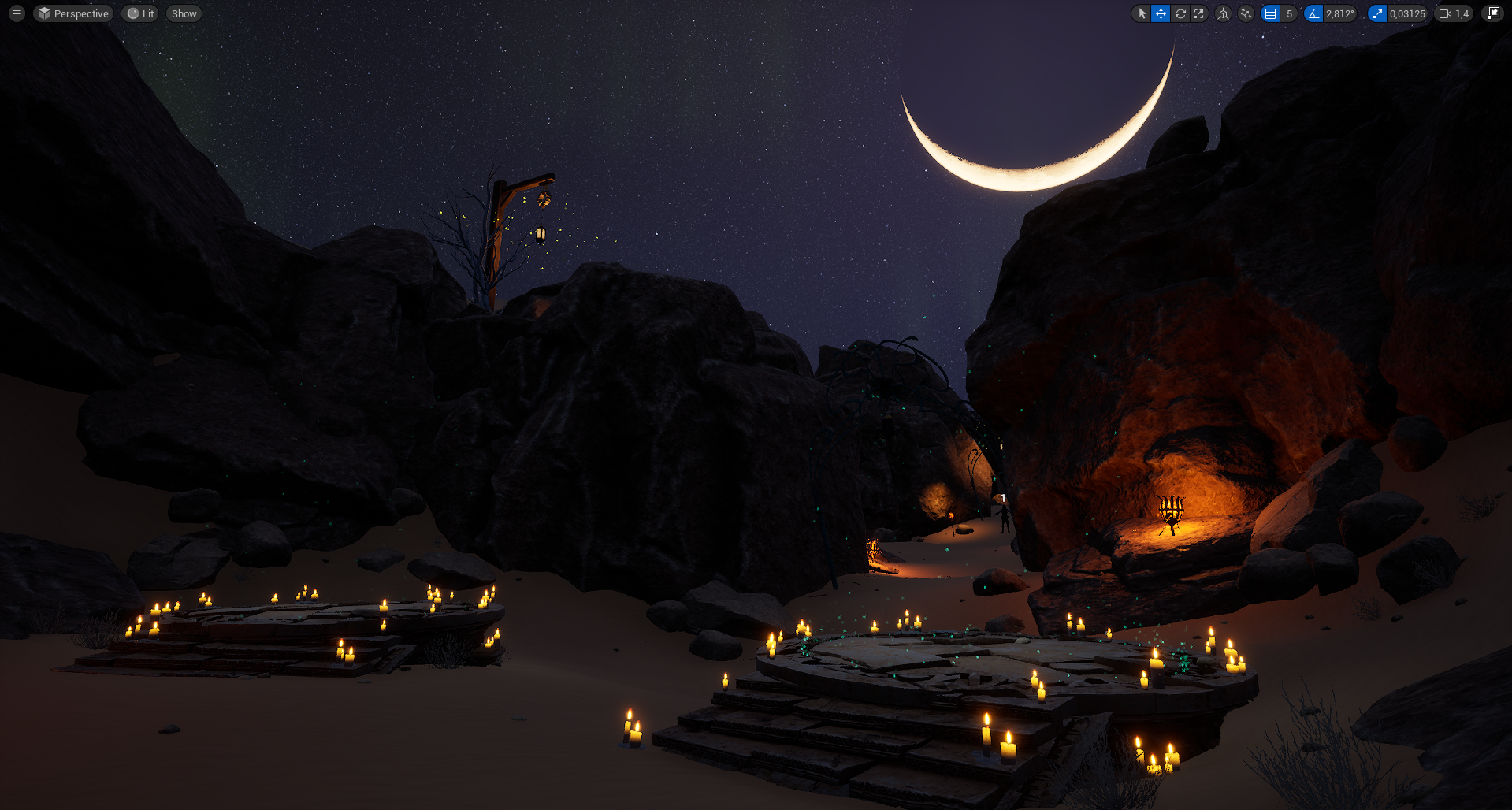Open the Show flags menu

click(184, 13)
